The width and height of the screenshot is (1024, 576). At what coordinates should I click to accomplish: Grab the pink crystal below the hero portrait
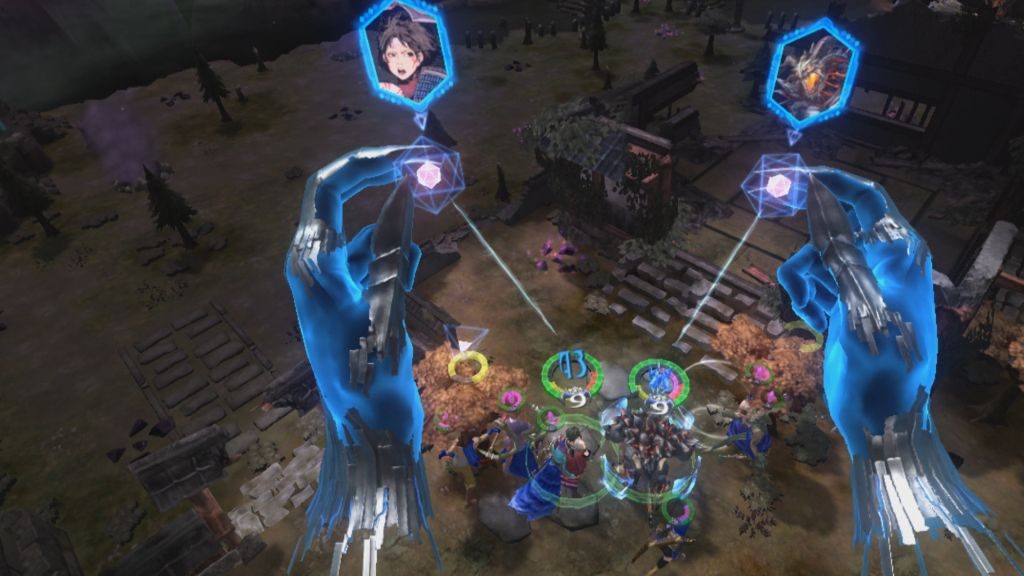[x=428, y=176]
